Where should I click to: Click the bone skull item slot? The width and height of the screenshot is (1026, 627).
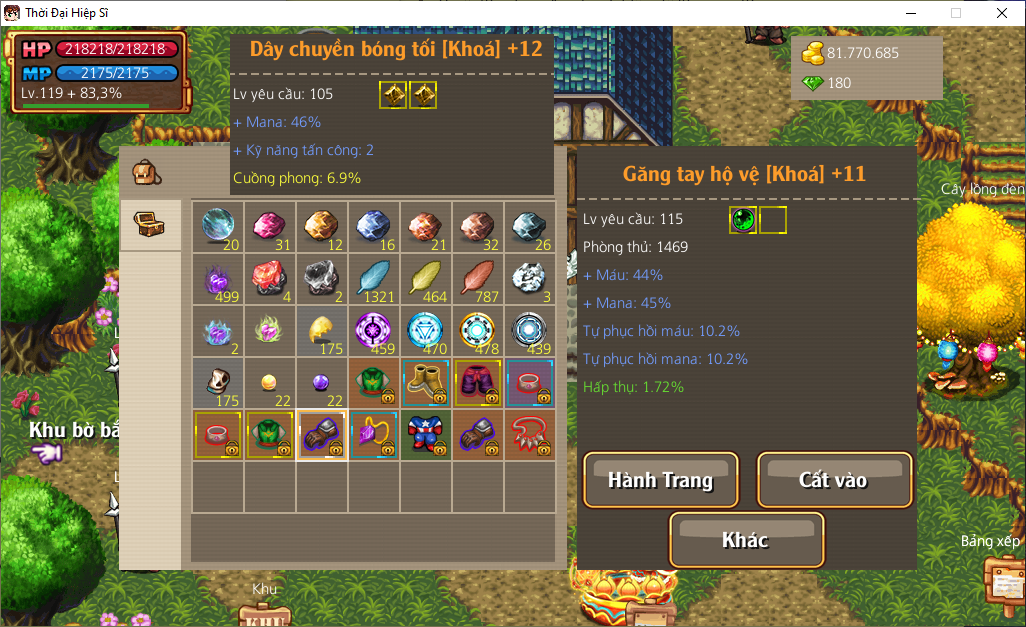coord(218,382)
